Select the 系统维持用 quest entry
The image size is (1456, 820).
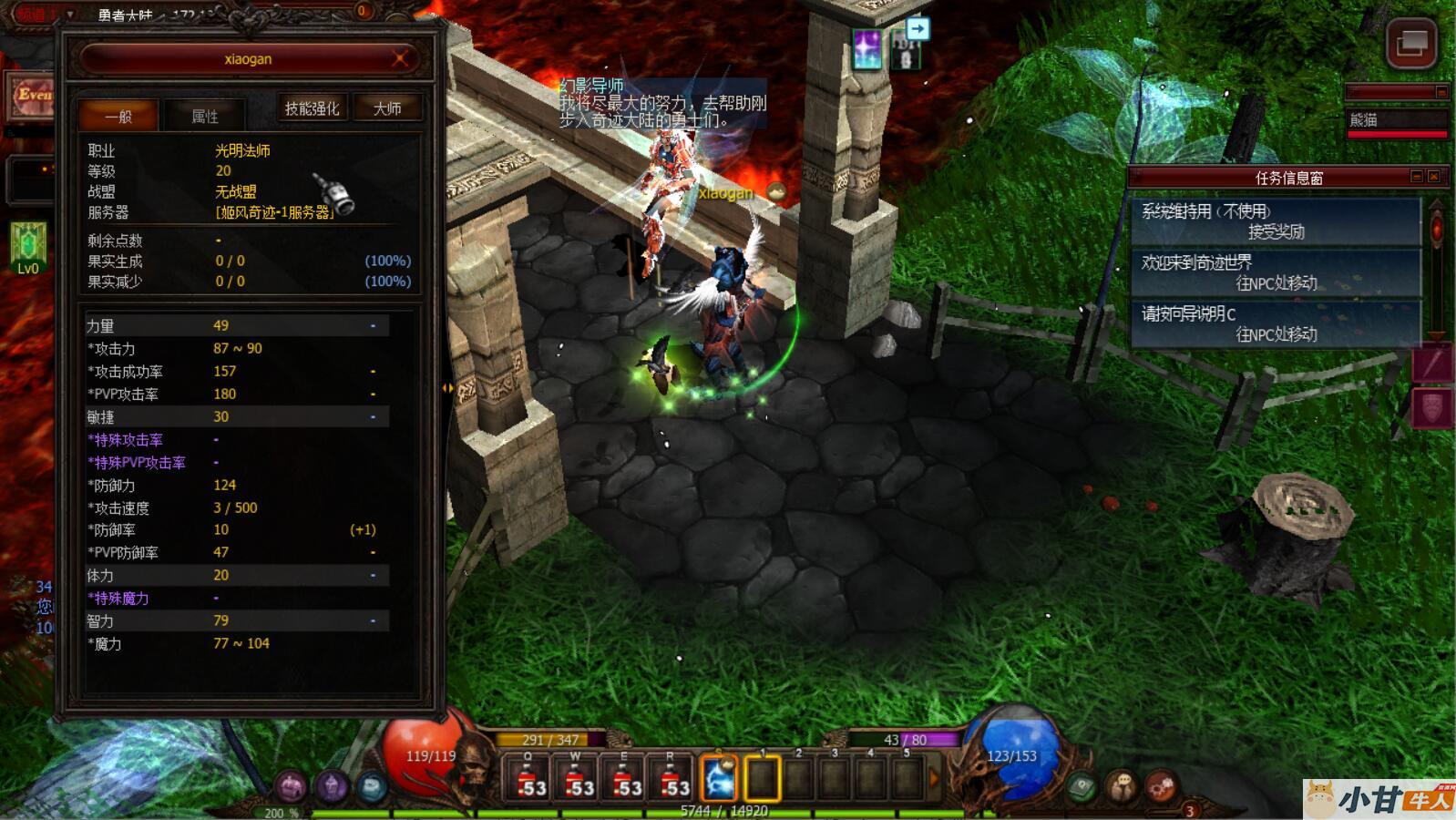pos(1276,221)
